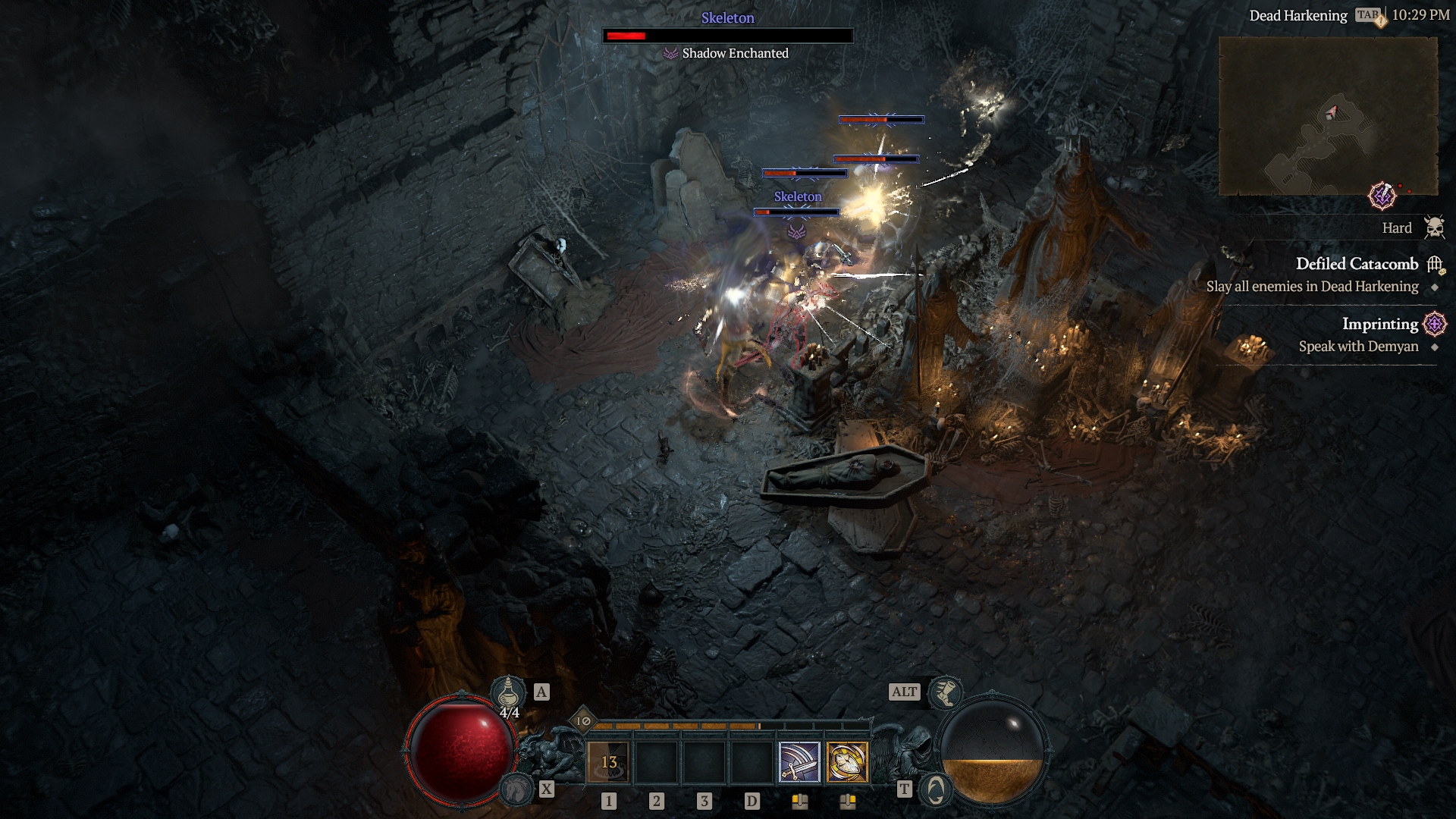
Task: Trigger the evade boot icon
Action: (x=946, y=692)
